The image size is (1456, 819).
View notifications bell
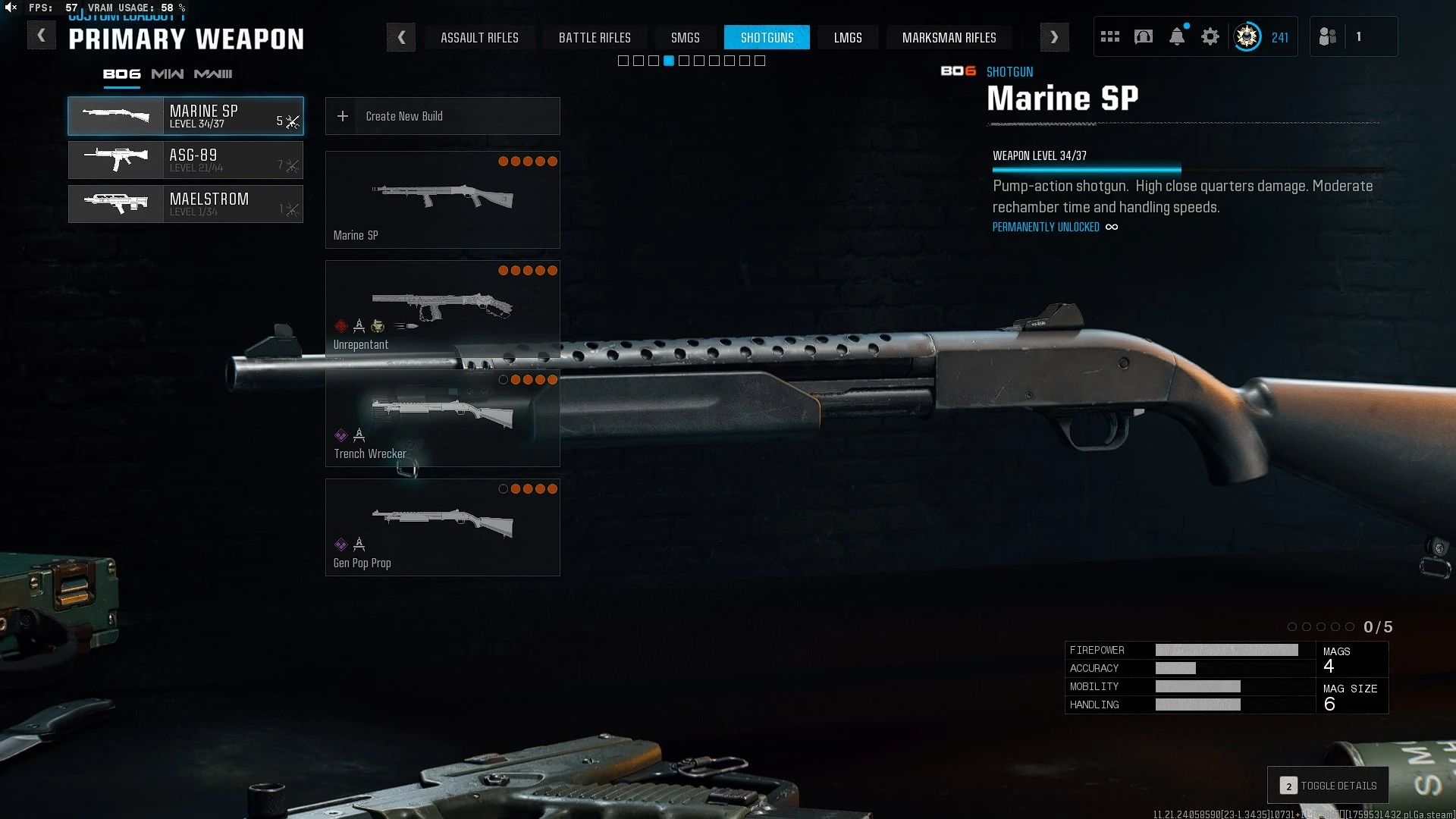coord(1177,36)
